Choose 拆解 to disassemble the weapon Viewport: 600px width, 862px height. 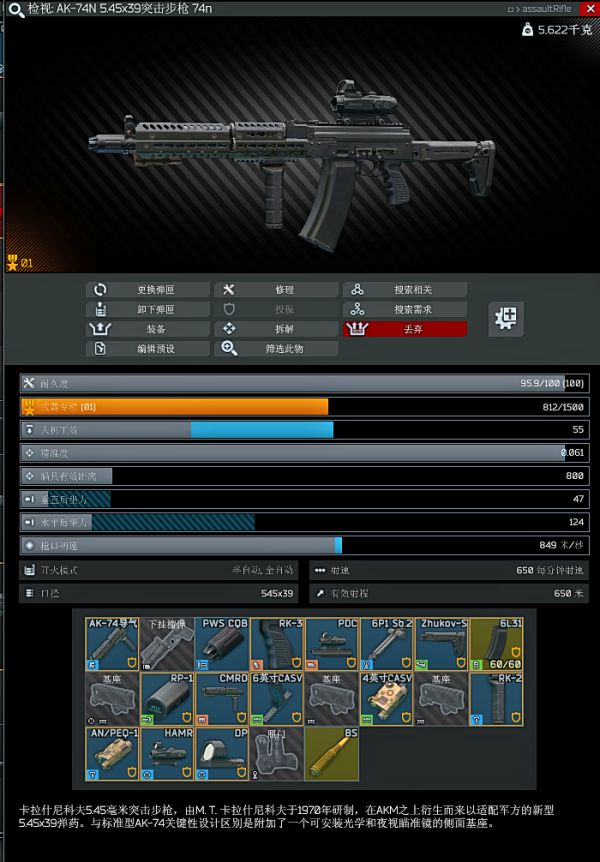(x=276, y=329)
